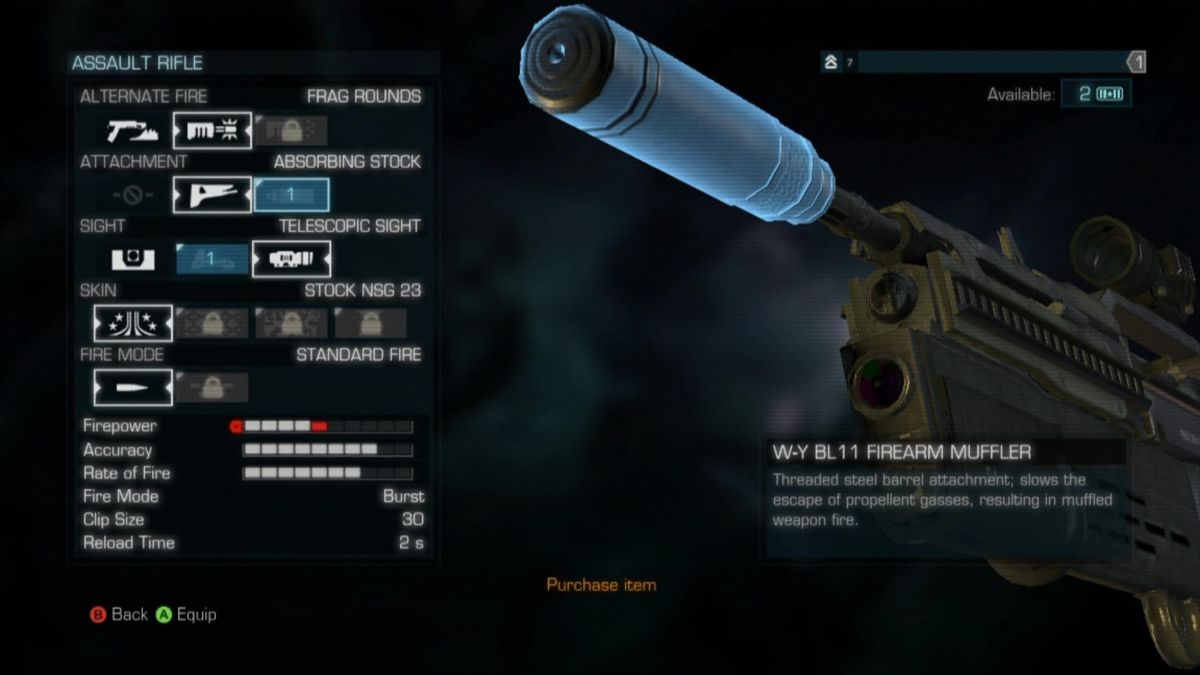Choose the Frag Rounds alternate fire slot
The width and height of the screenshot is (1200, 675).
[x=212, y=130]
